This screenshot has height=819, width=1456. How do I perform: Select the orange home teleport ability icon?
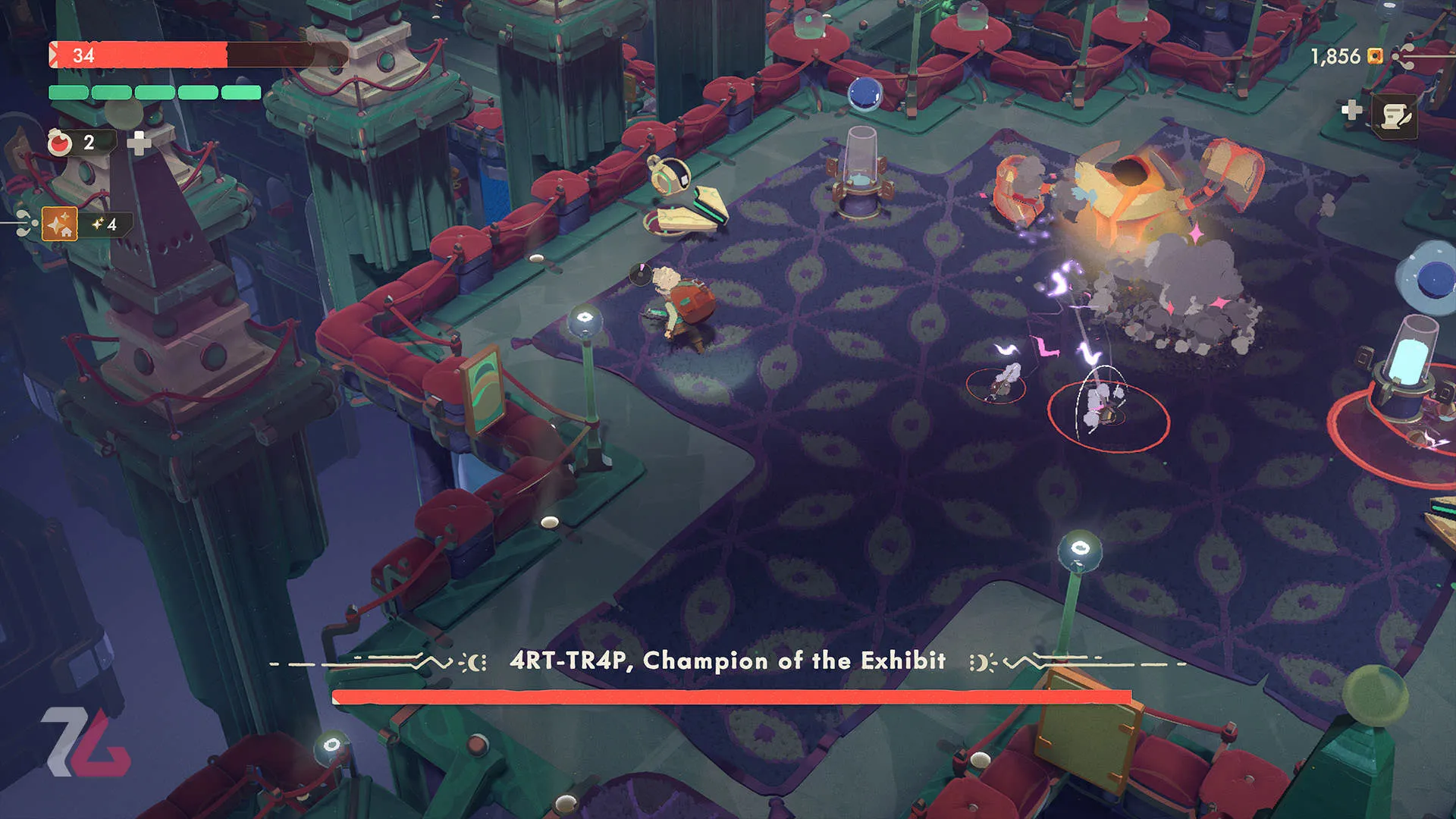coord(59,224)
